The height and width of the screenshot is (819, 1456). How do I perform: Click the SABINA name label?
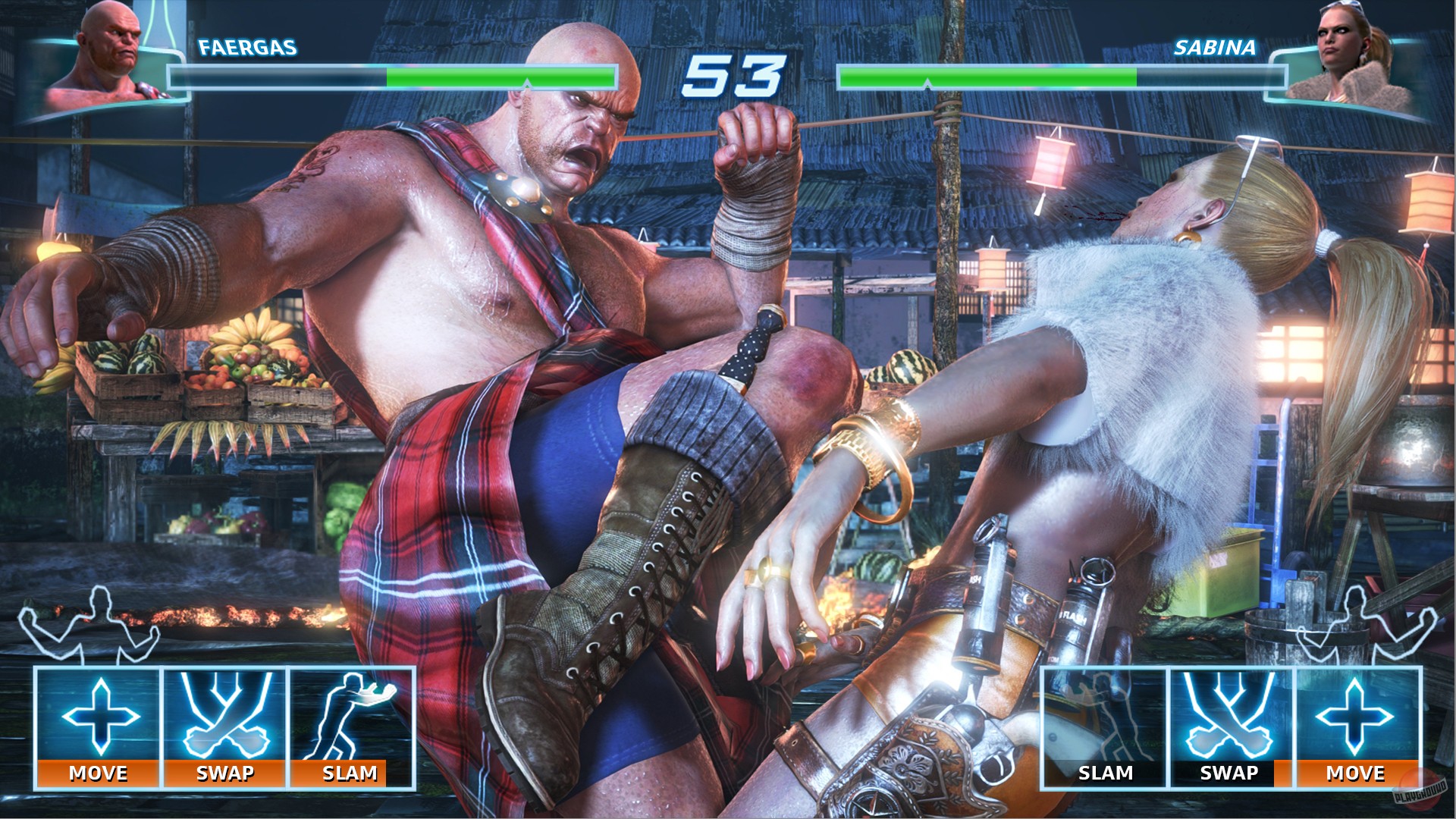pos(1213,47)
